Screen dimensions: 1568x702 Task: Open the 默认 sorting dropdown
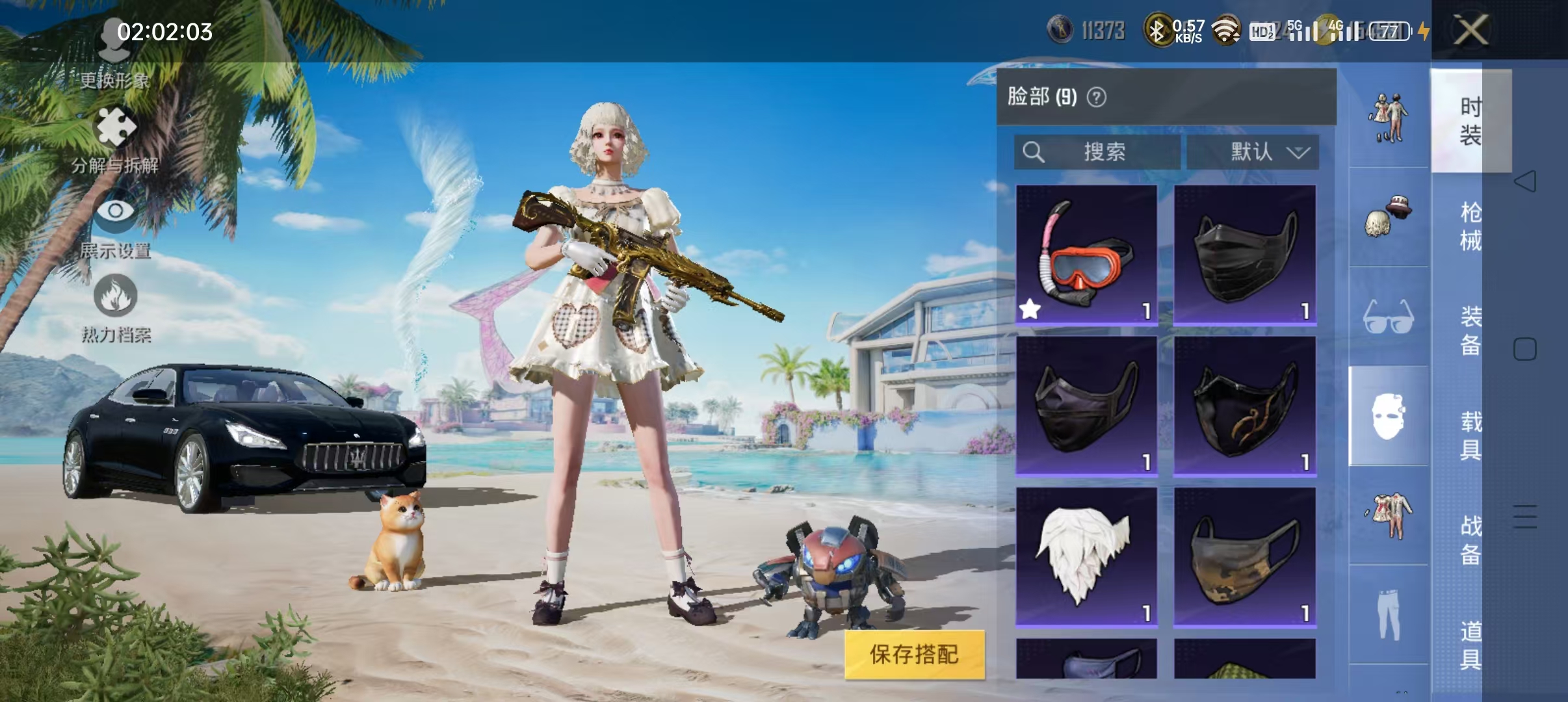click(1254, 151)
